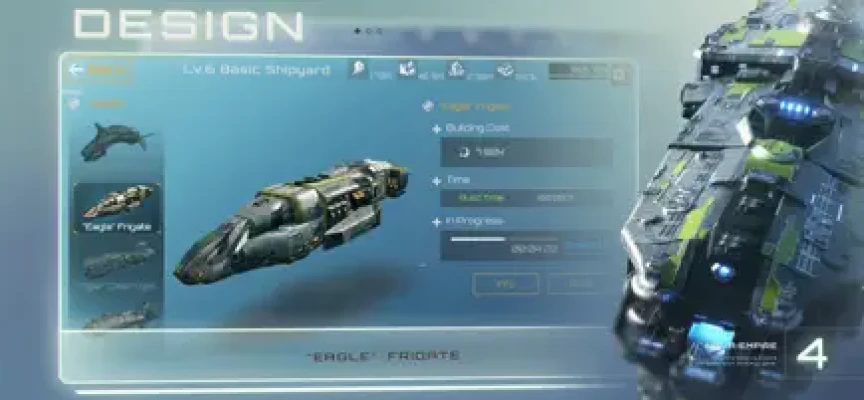This screenshot has width=864, height=400.
Task: Expand the In Progress section
Action: click(x=436, y=220)
